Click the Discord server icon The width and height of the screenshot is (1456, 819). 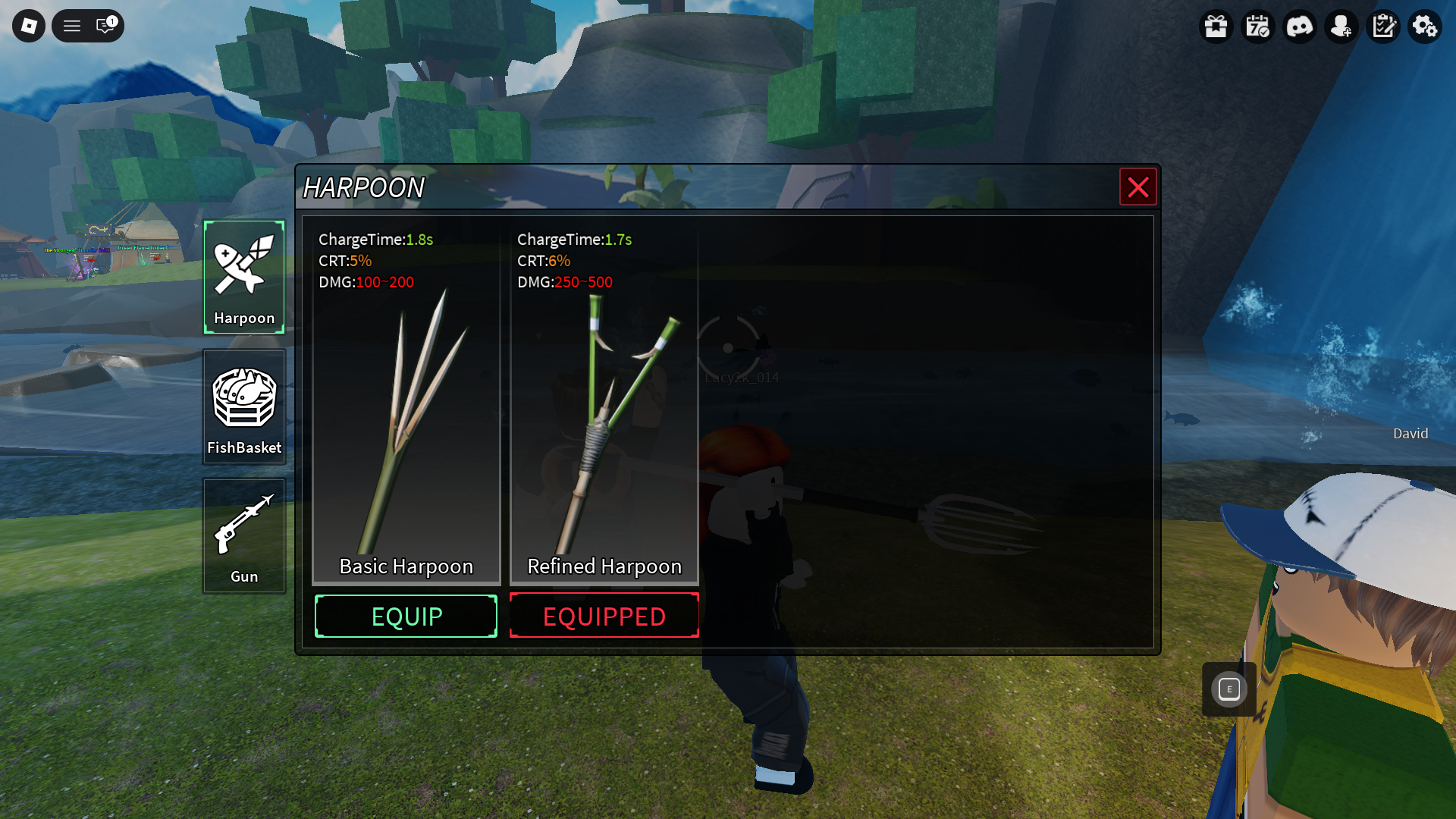click(1300, 26)
